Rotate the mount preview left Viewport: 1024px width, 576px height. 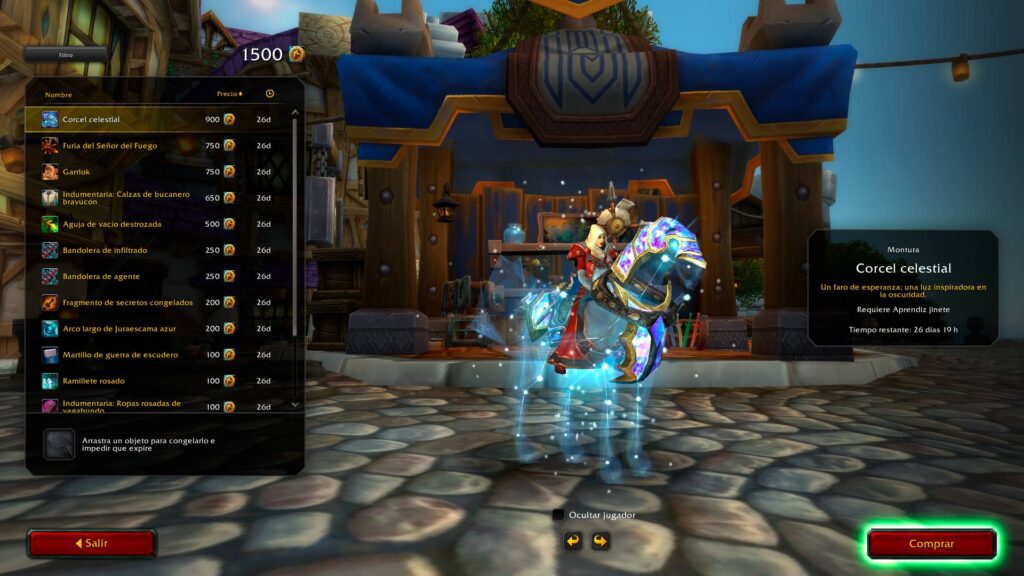point(573,541)
